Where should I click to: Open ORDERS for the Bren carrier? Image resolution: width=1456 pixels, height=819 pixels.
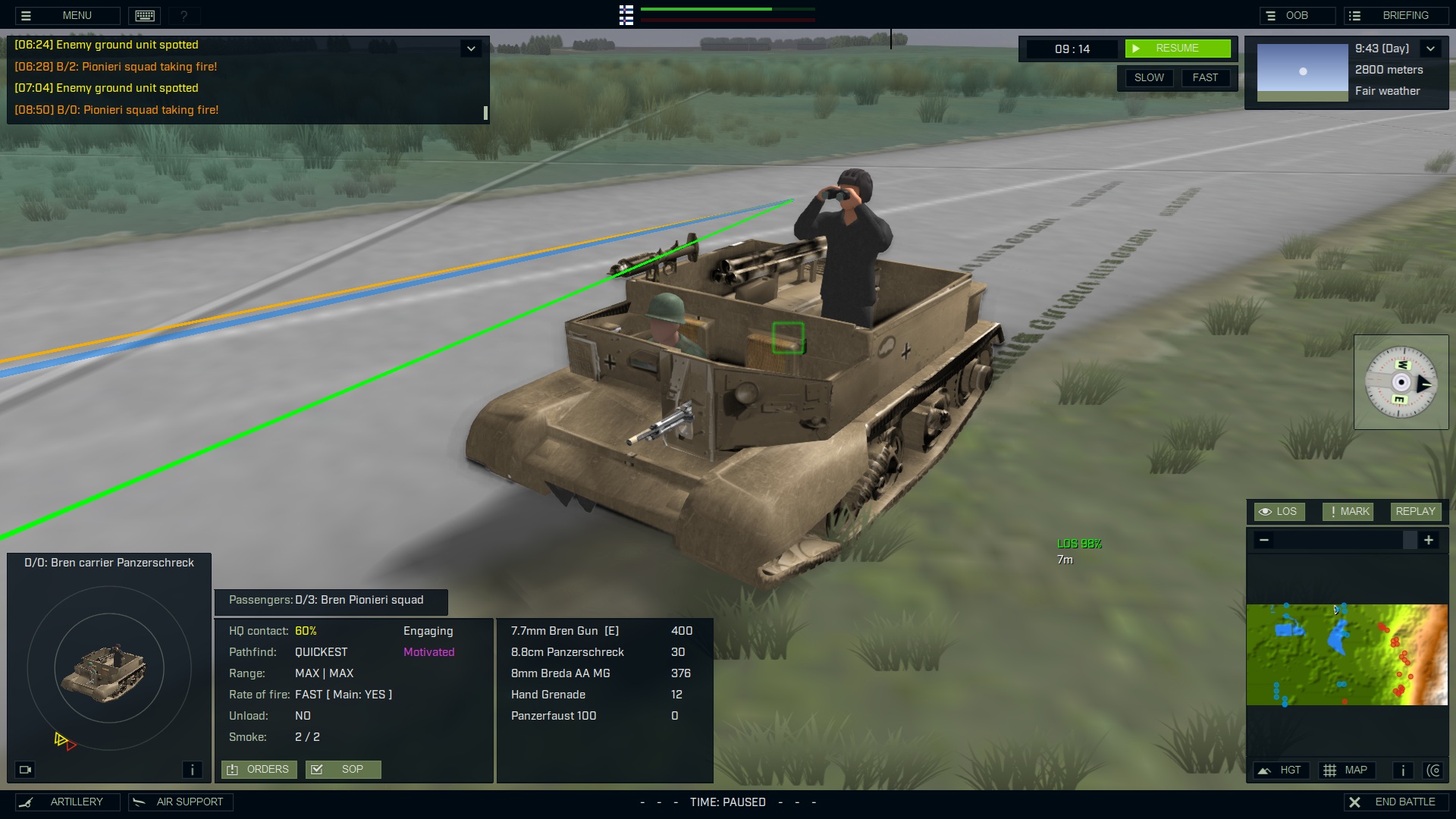click(259, 769)
